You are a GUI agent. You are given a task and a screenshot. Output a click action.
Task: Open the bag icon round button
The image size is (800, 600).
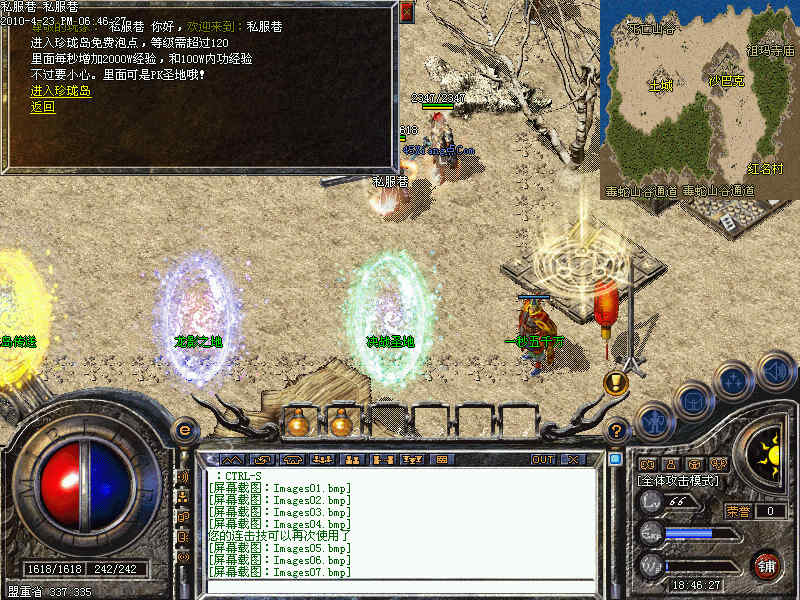[692, 401]
